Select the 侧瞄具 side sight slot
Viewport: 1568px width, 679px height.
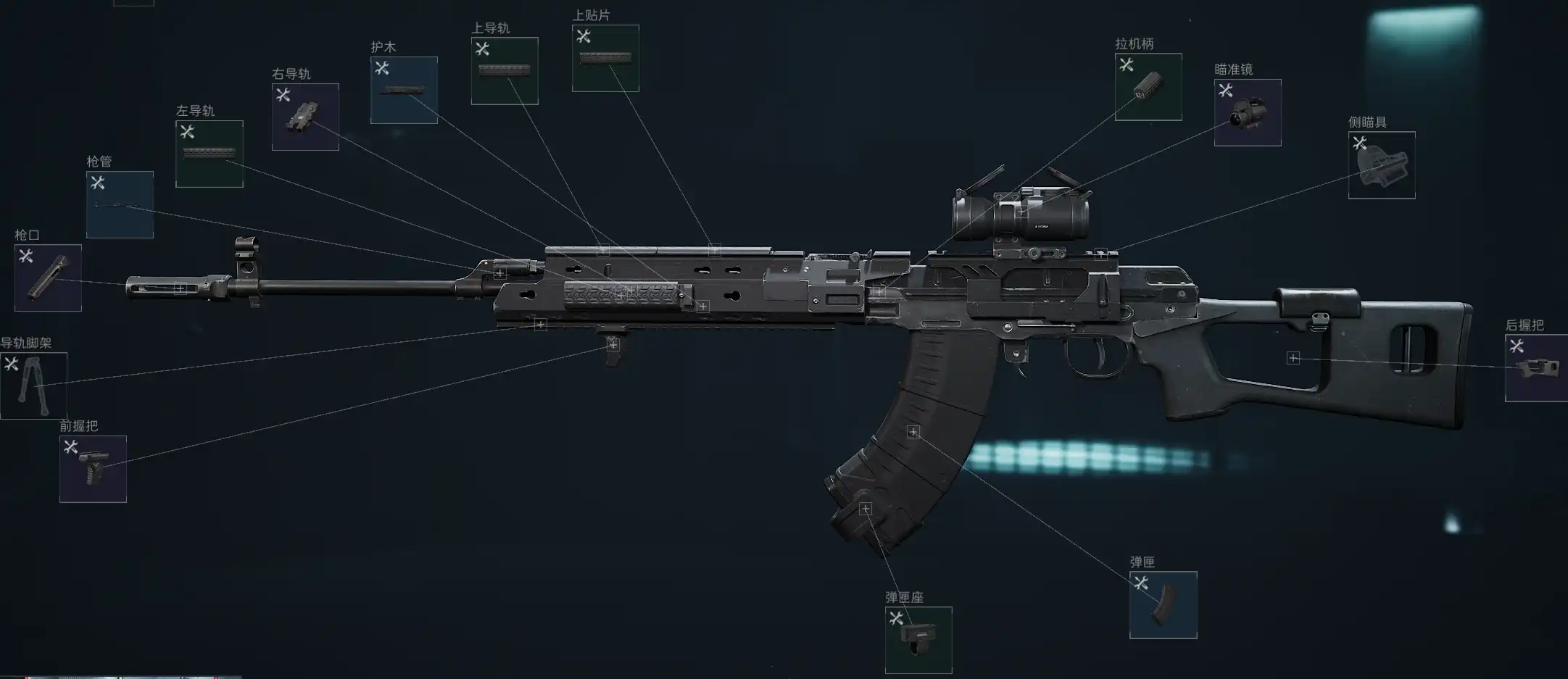point(1382,164)
